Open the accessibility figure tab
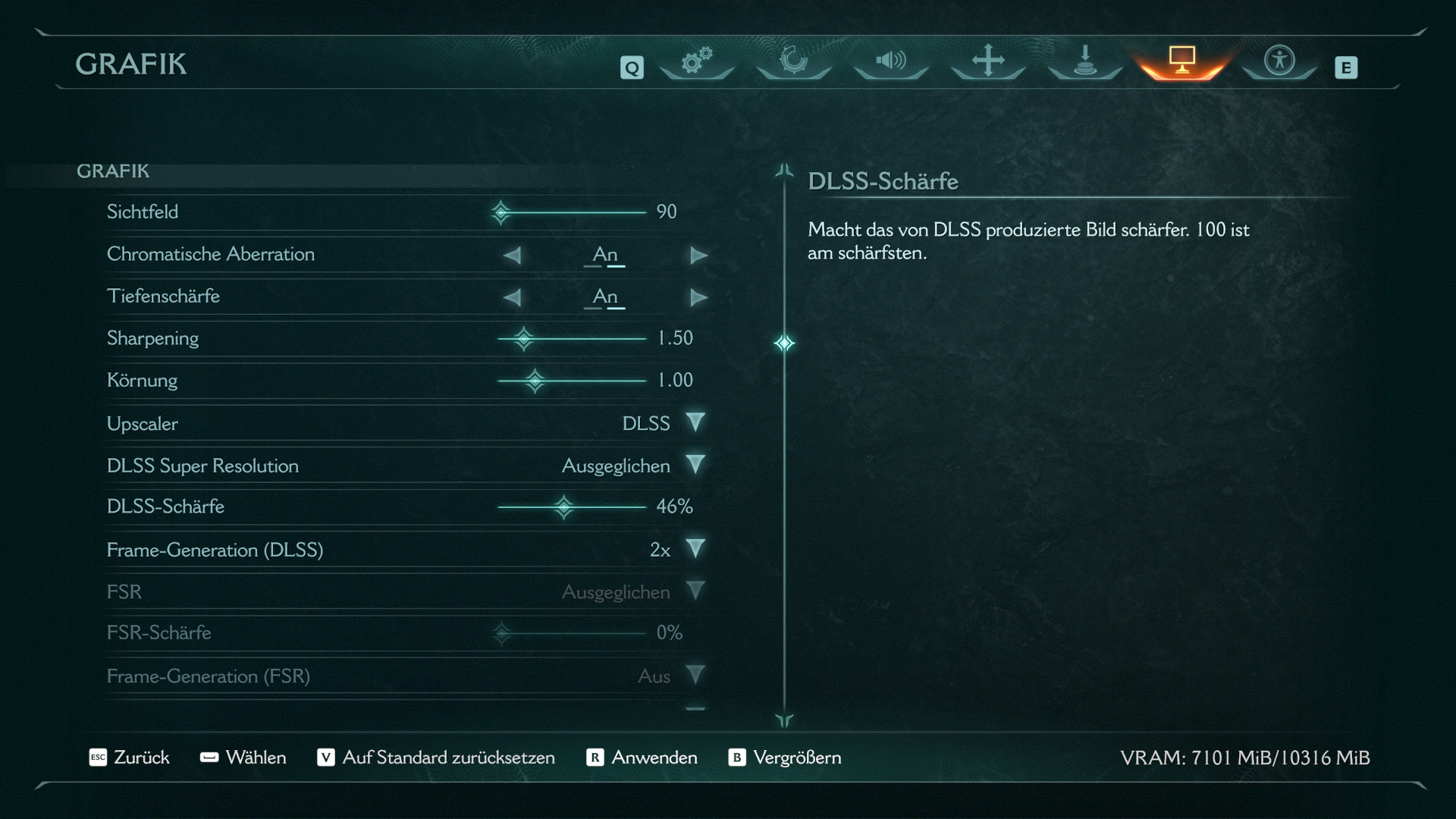This screenshot has height=819, width=1456. pos(1279,60)
